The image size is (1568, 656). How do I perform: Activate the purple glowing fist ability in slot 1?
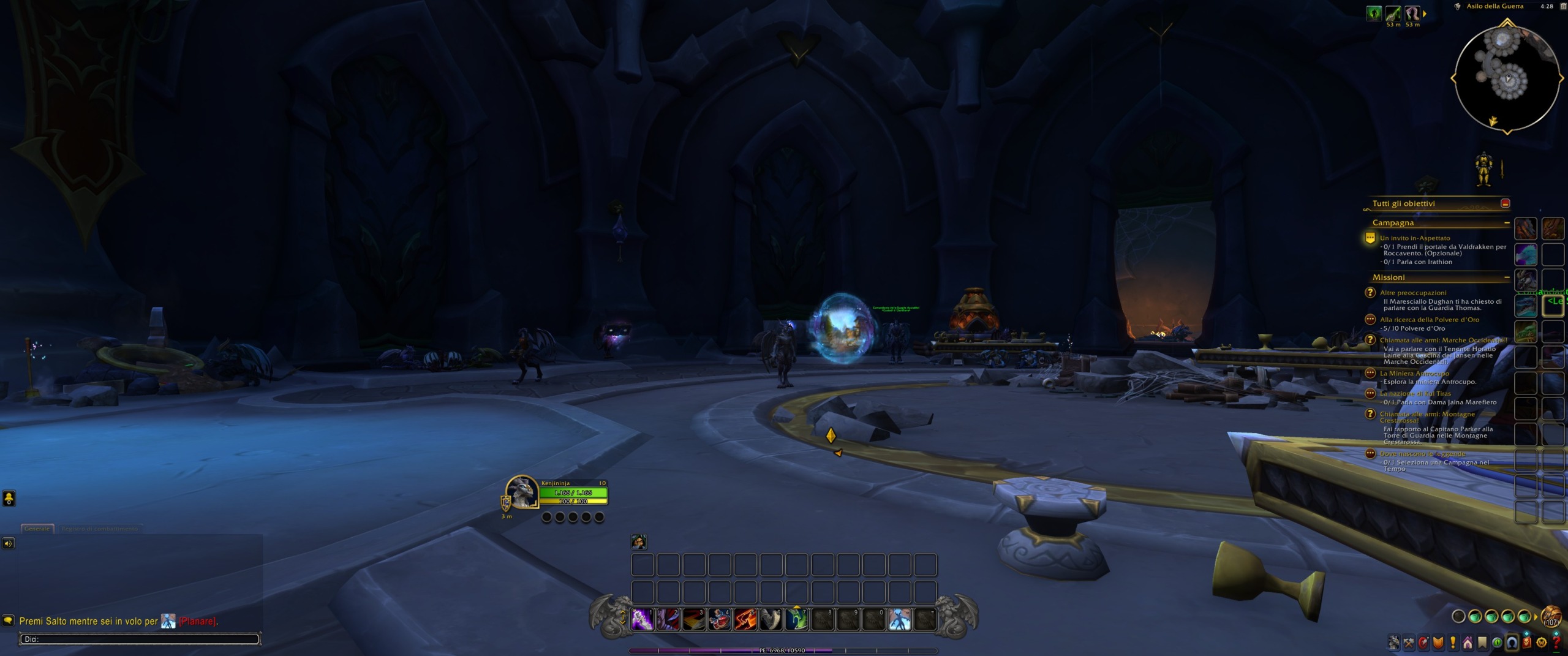pos(643,619)
